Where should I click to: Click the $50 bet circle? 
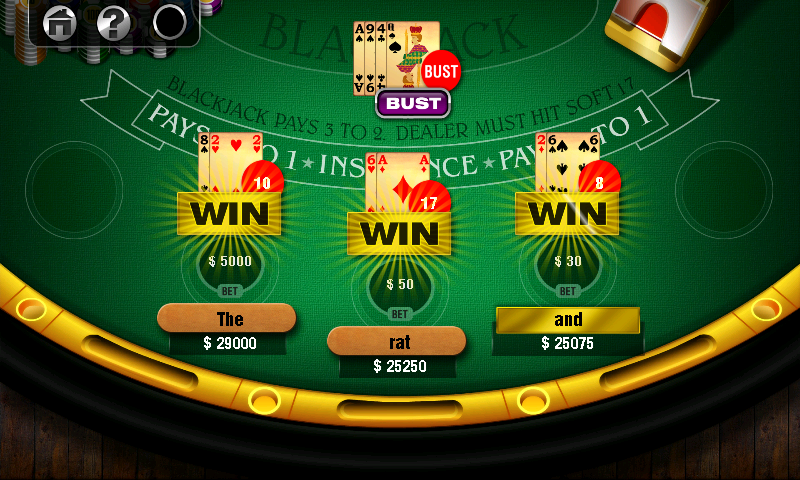point(400,289)
